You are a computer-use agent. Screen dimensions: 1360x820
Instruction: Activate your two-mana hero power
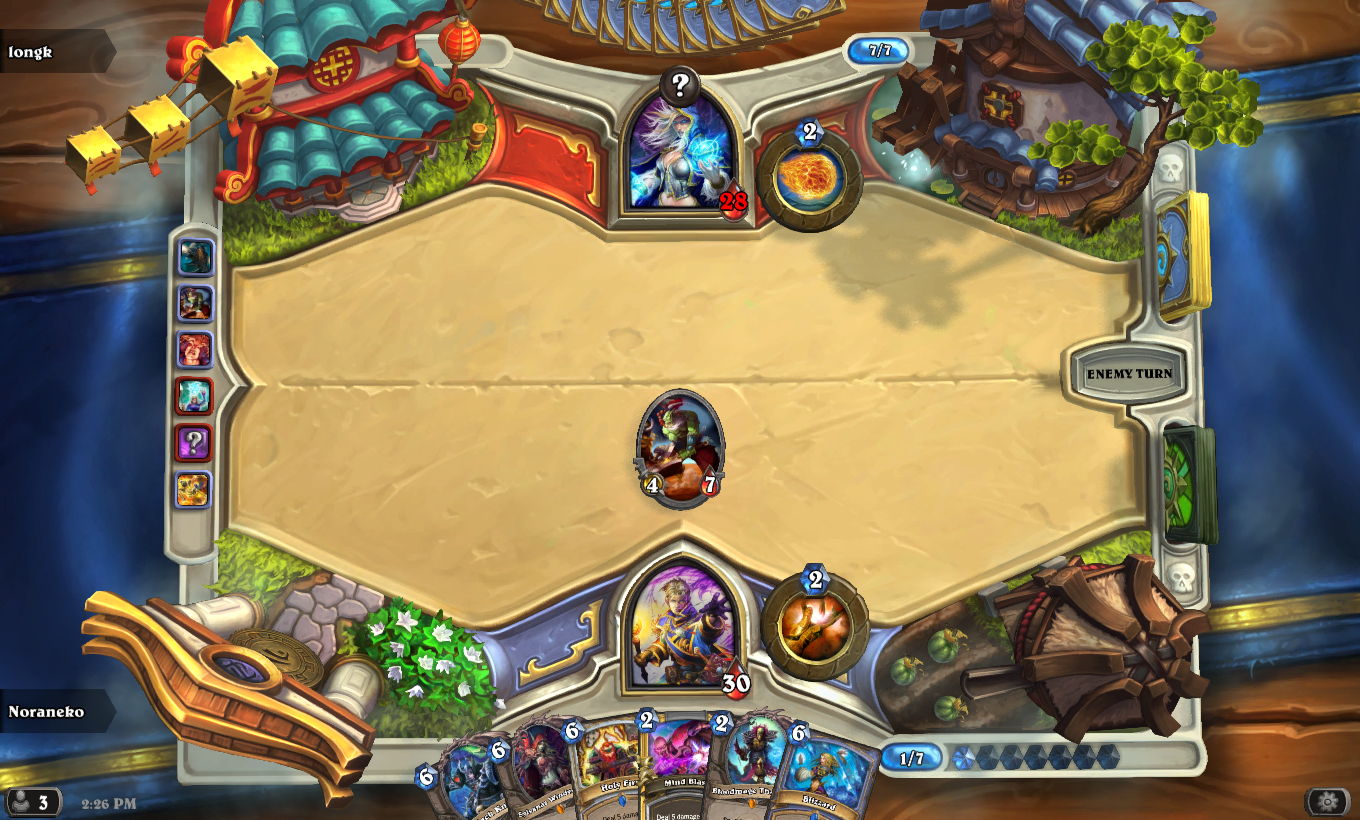coord(814,627)
